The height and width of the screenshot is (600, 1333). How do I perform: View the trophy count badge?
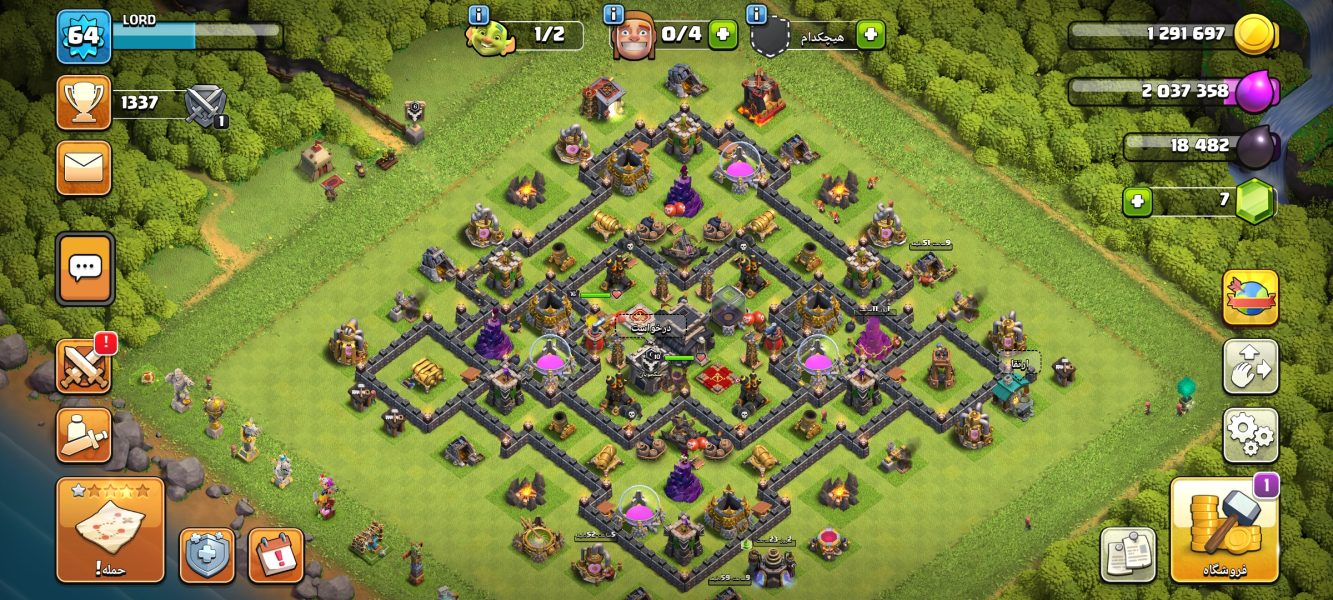[84, 102]
